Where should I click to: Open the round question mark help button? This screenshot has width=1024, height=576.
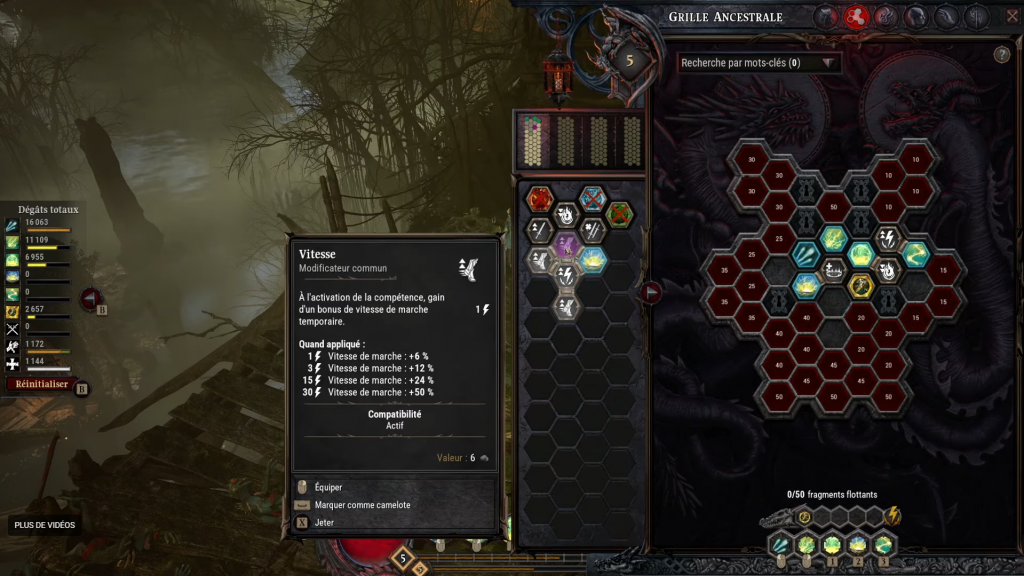[1001, 55]
